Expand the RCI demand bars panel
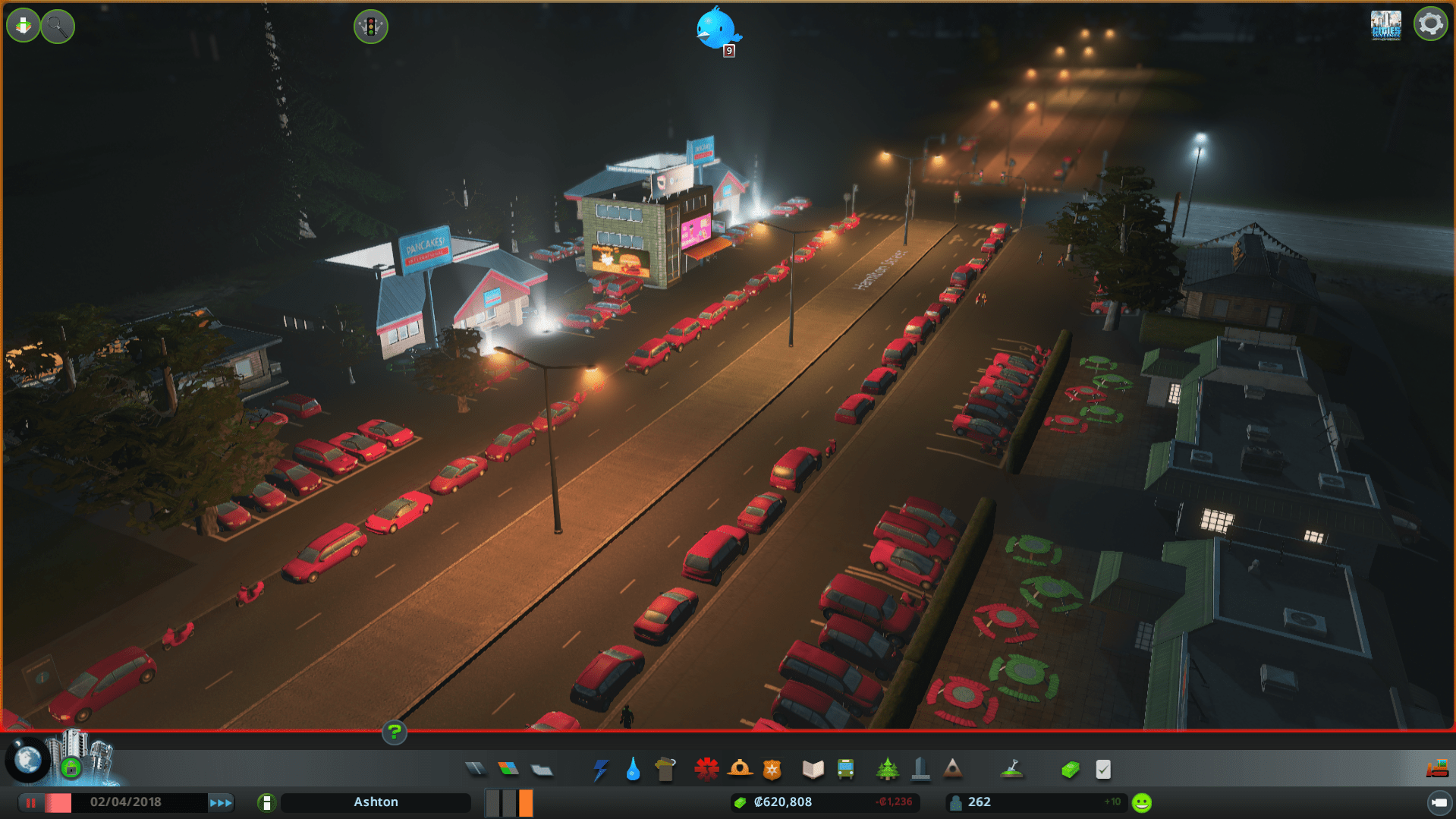 (508, 802)
